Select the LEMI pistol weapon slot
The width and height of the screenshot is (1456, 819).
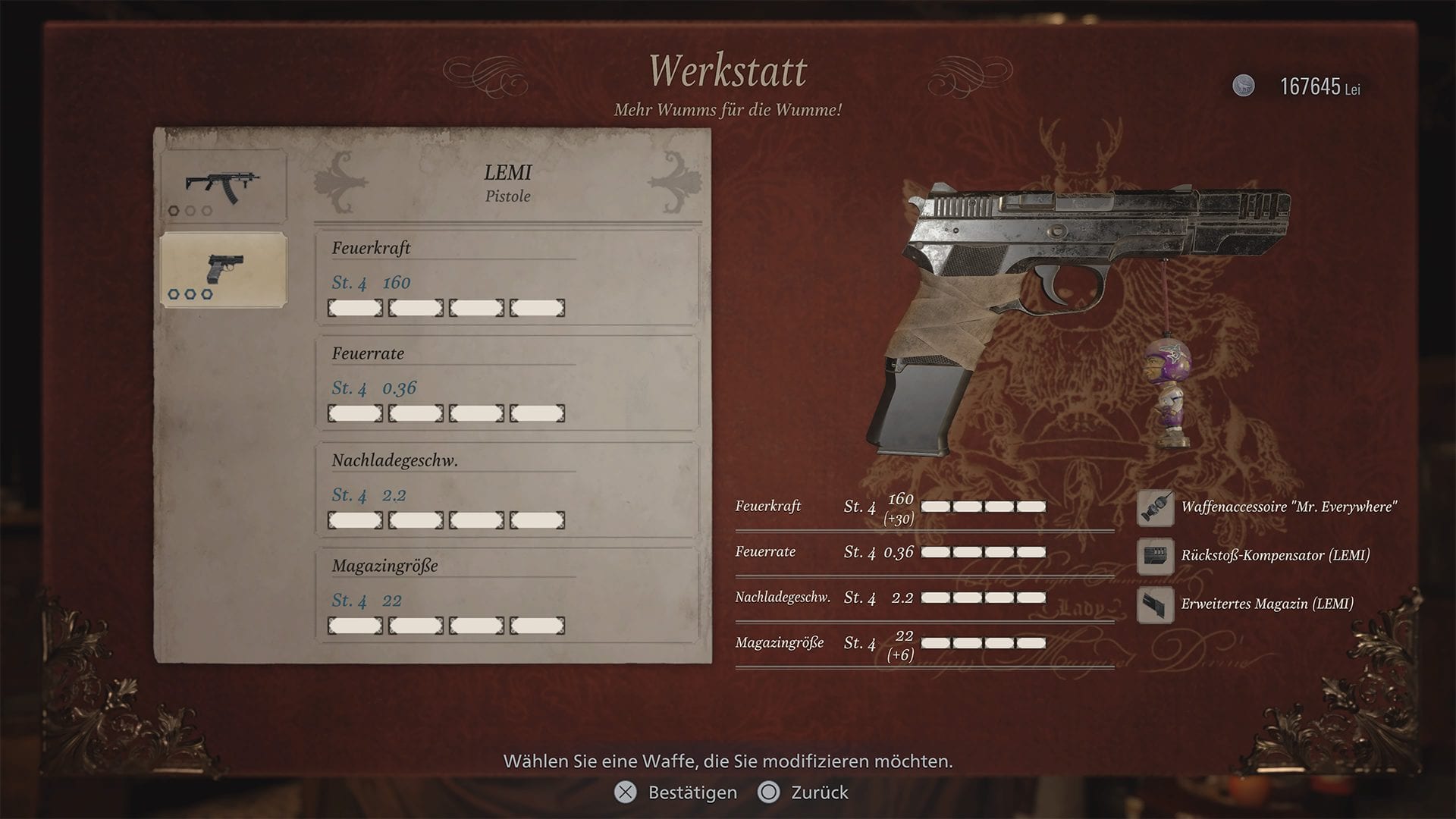(224, 270)
